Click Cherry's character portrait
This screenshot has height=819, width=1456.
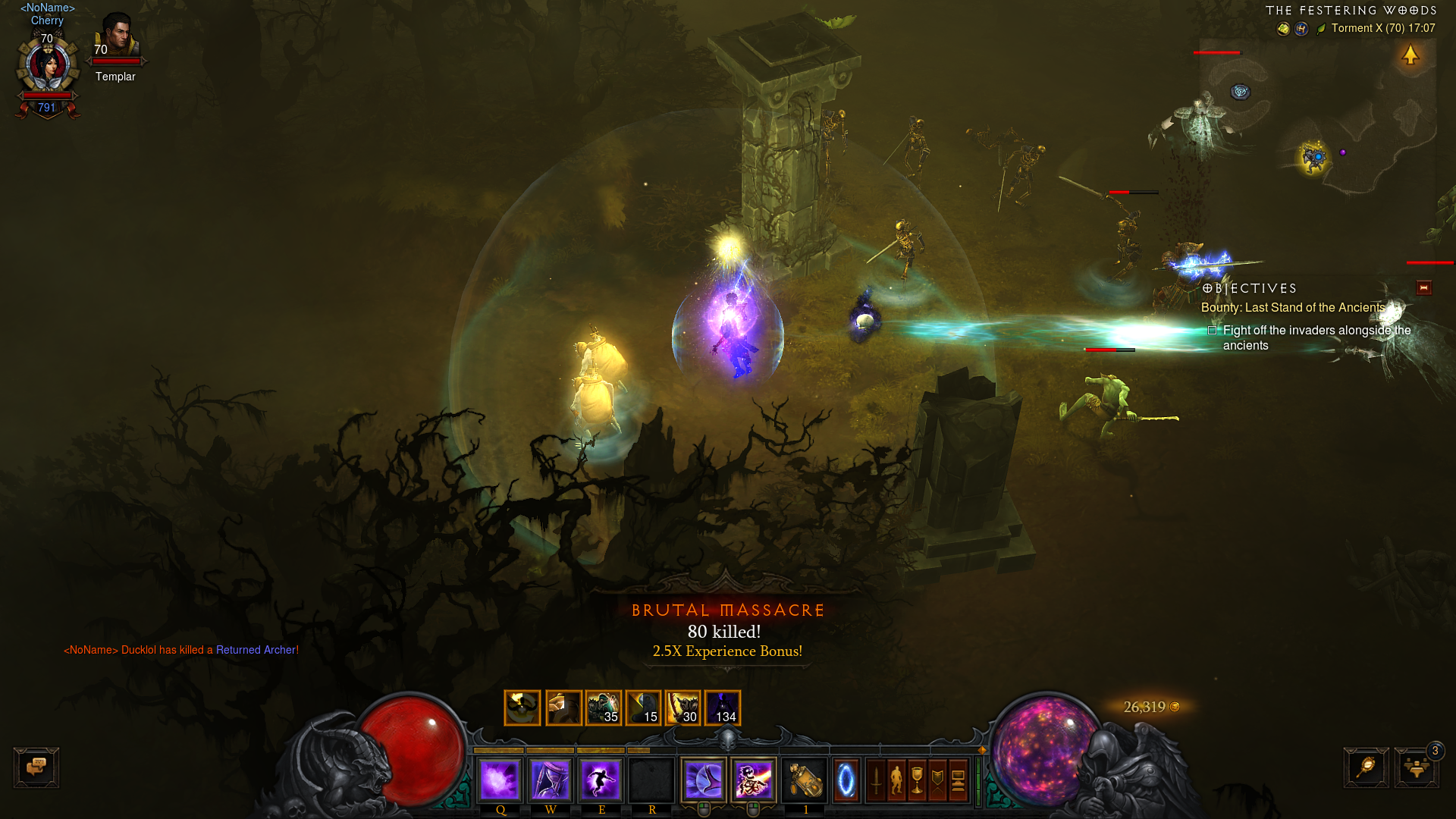tap(48, 67)
